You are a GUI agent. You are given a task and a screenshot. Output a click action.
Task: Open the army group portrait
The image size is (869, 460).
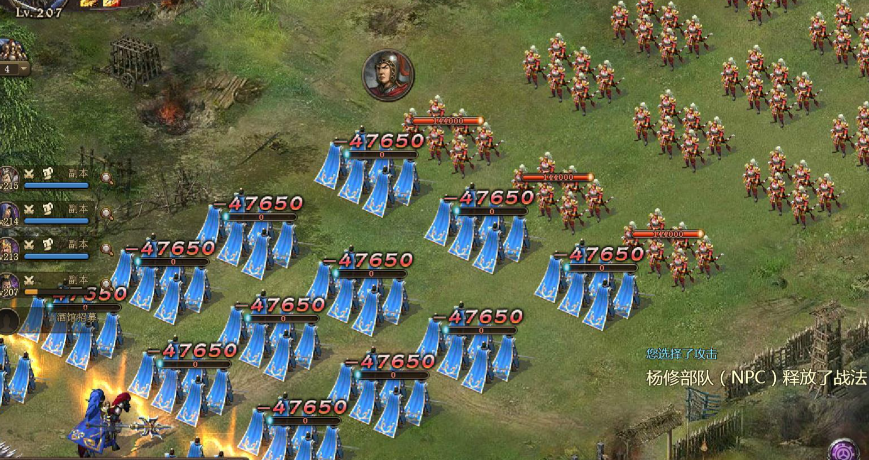[x=12, y=50]
